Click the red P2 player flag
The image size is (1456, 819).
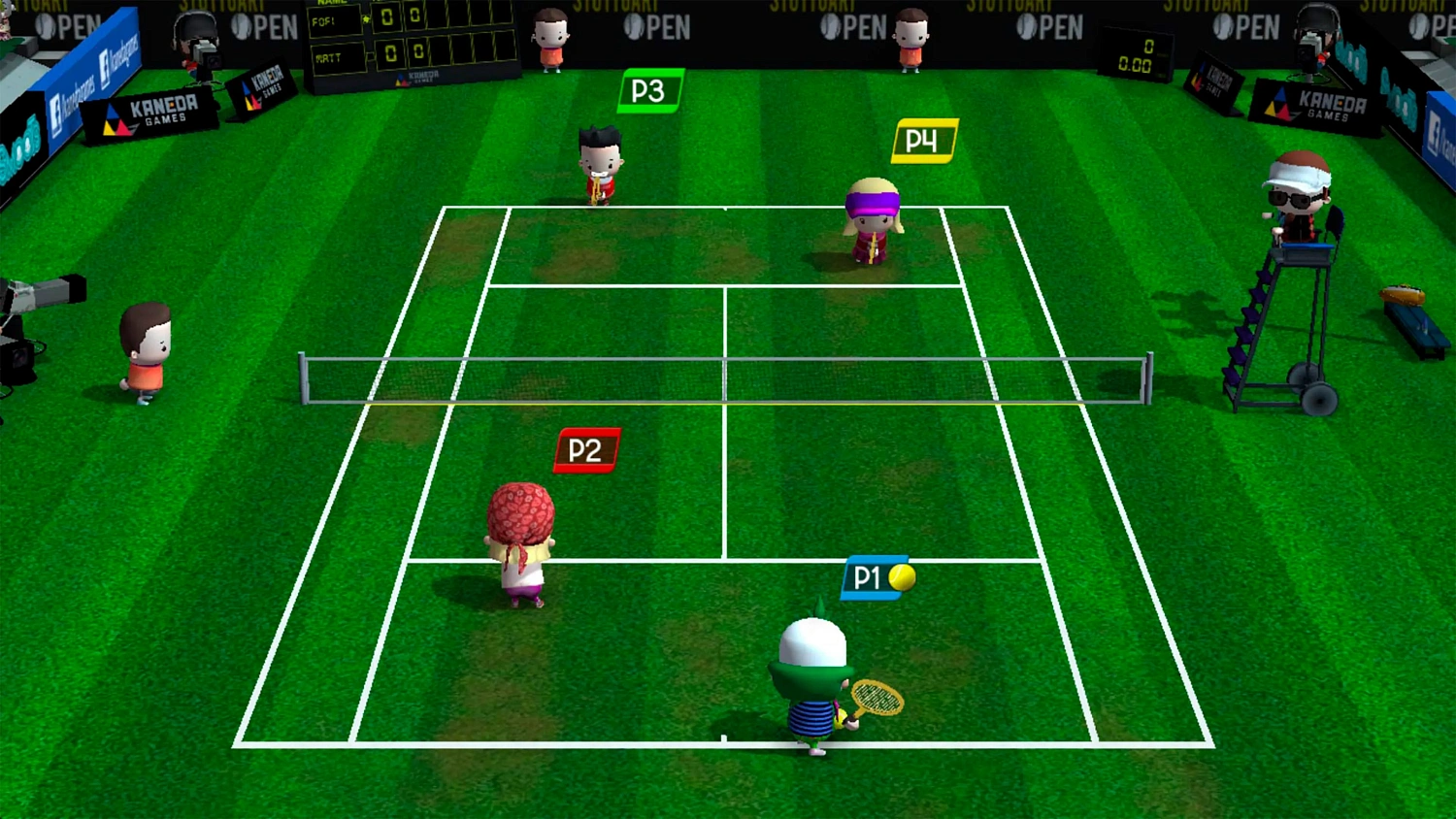[585, 449]
